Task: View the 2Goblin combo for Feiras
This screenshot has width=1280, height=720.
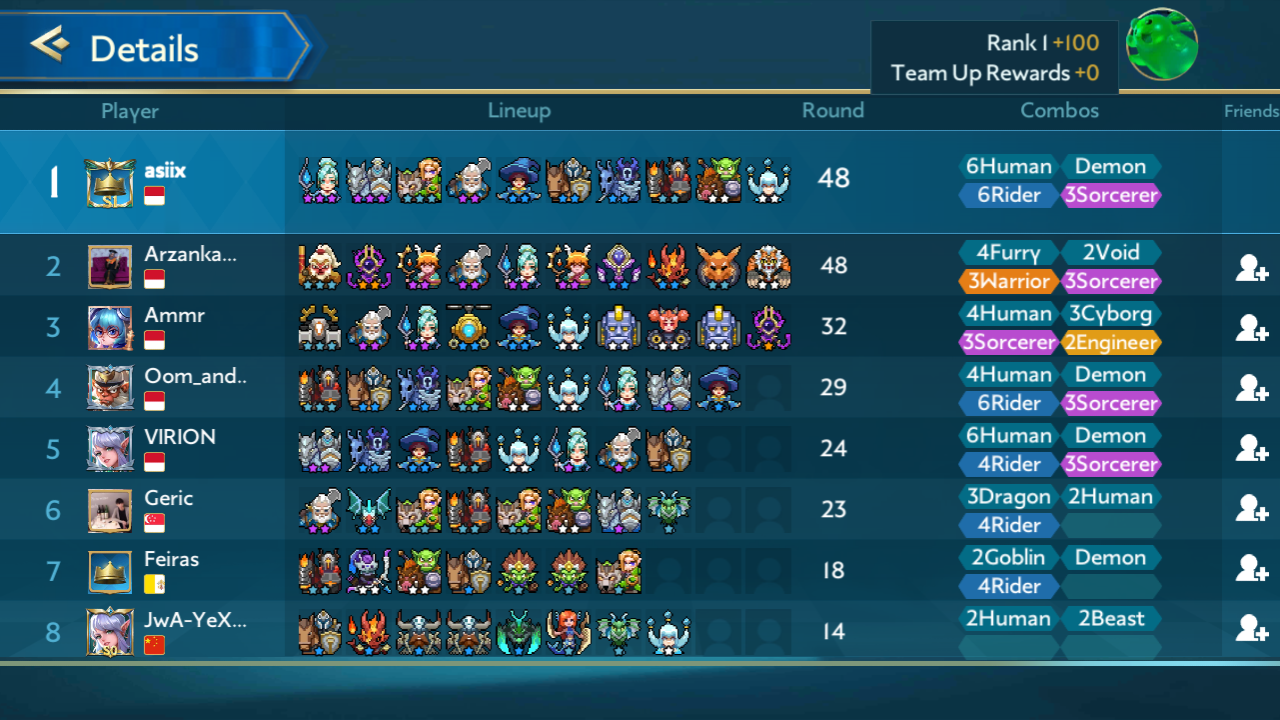Action: pos(1008,557)
